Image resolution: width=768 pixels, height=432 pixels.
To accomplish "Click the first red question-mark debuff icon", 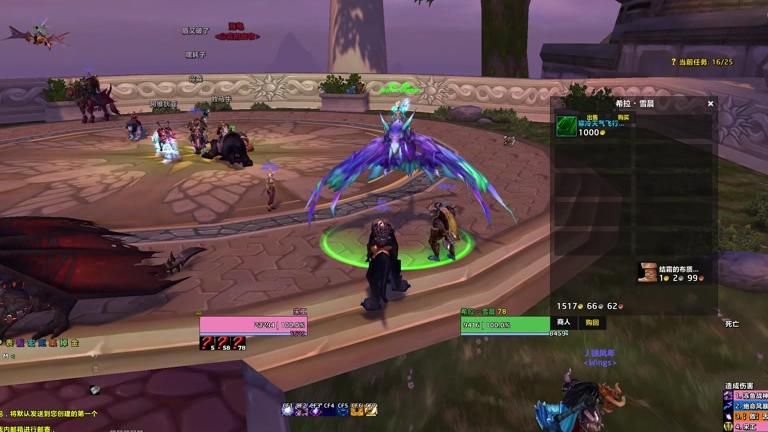I will coord(207,343).
